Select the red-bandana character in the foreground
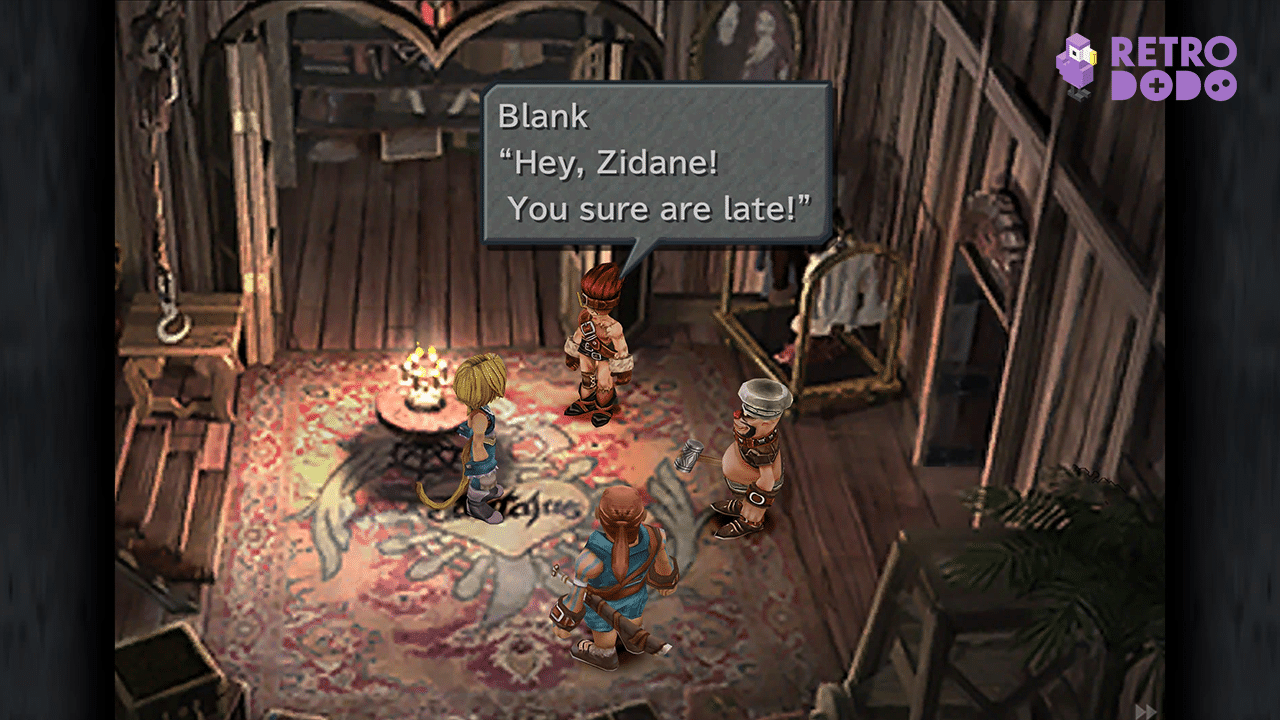 [620, 570]
